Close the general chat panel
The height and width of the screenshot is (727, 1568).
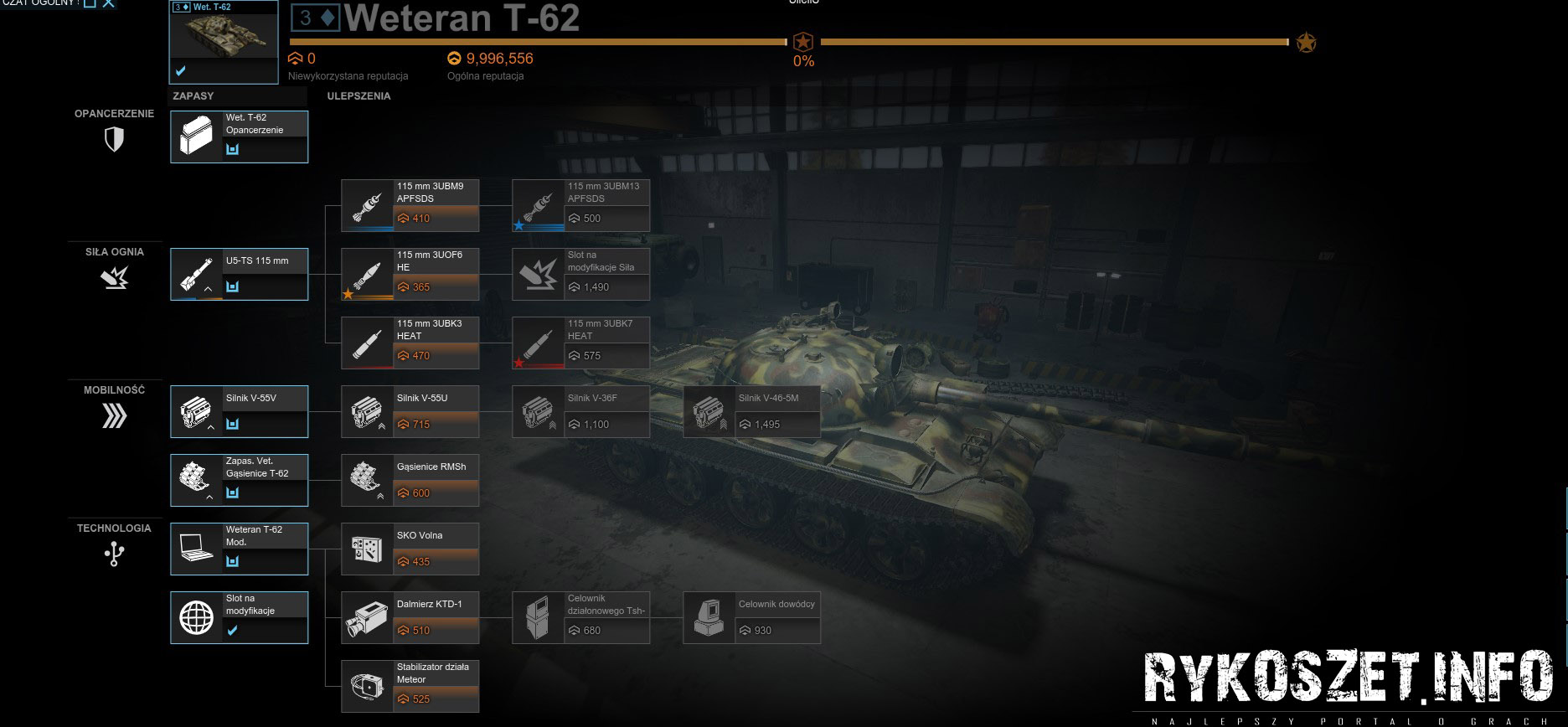point(109,3)
